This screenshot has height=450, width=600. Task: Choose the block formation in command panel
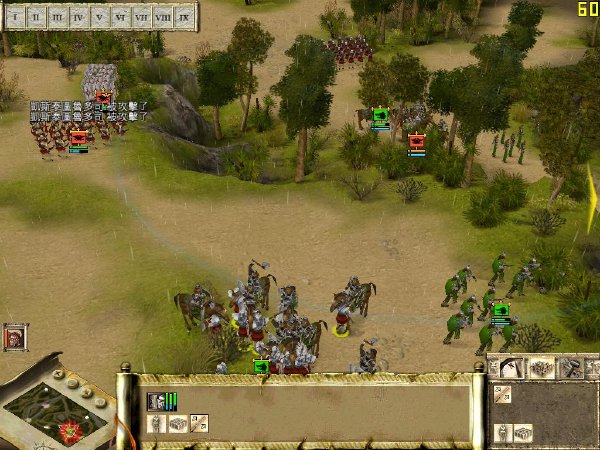(x=523, y=433)
